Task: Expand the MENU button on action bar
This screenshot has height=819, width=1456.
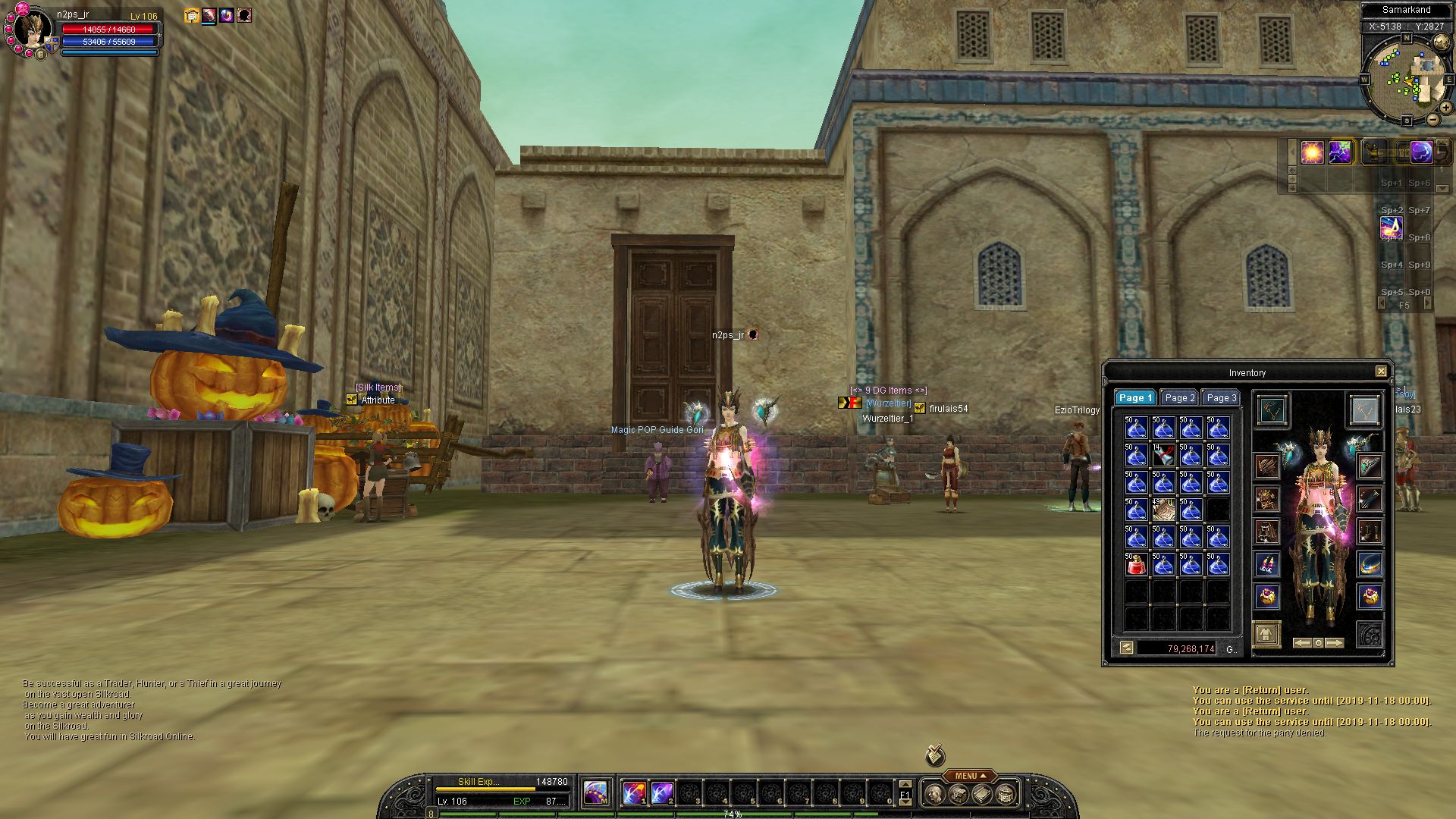Action: tap(971, 776)
